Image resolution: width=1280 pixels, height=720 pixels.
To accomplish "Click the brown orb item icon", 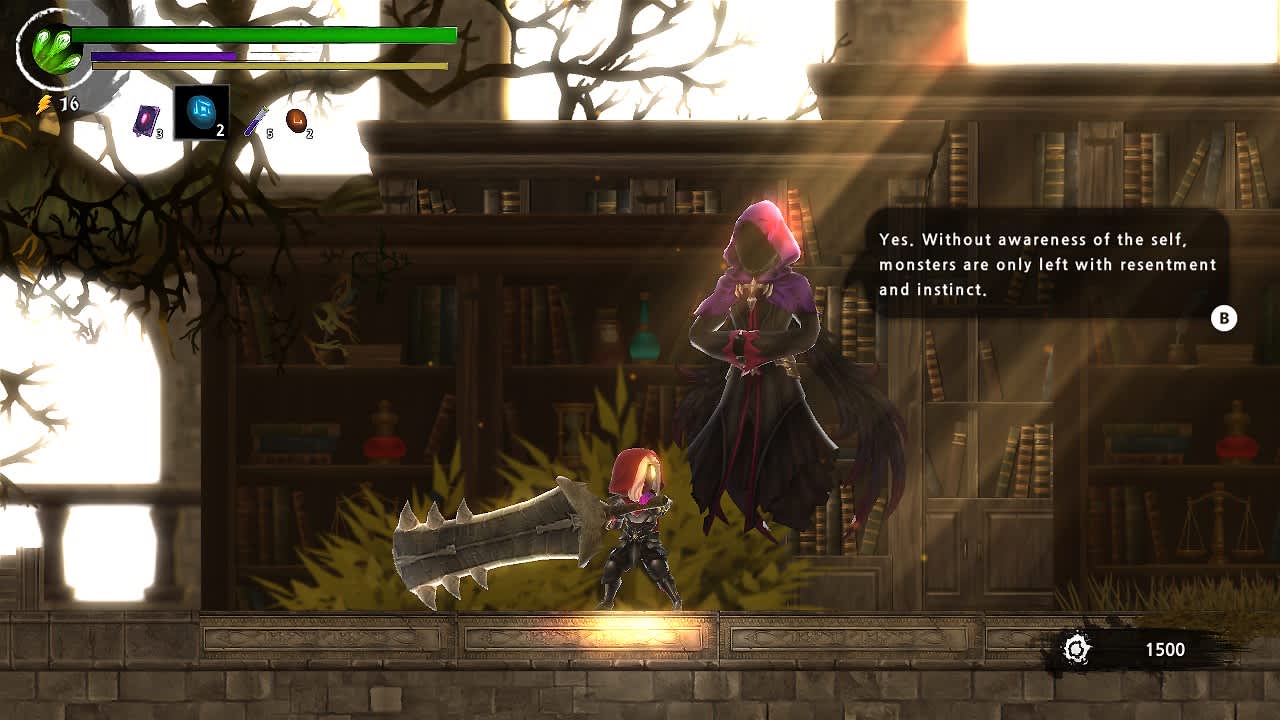I will [x=295, y=118].
